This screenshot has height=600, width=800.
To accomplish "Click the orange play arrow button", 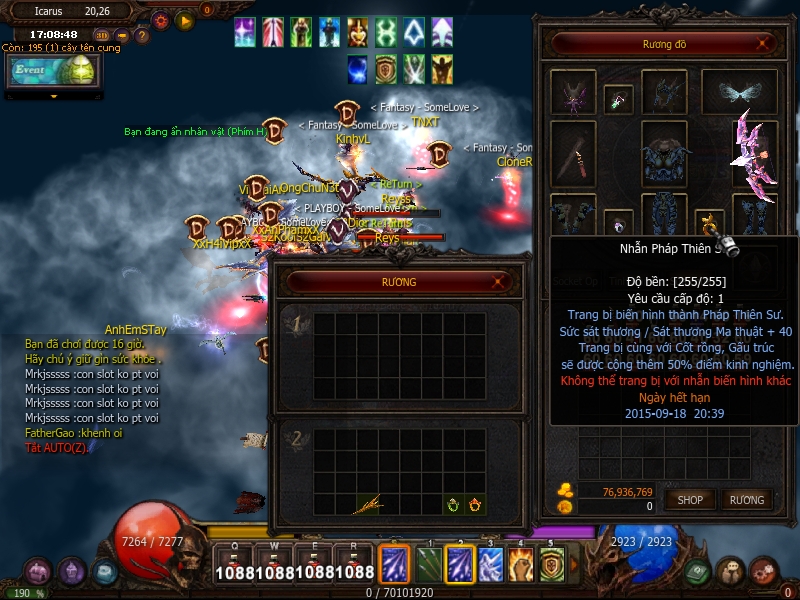I will point(185,19).
